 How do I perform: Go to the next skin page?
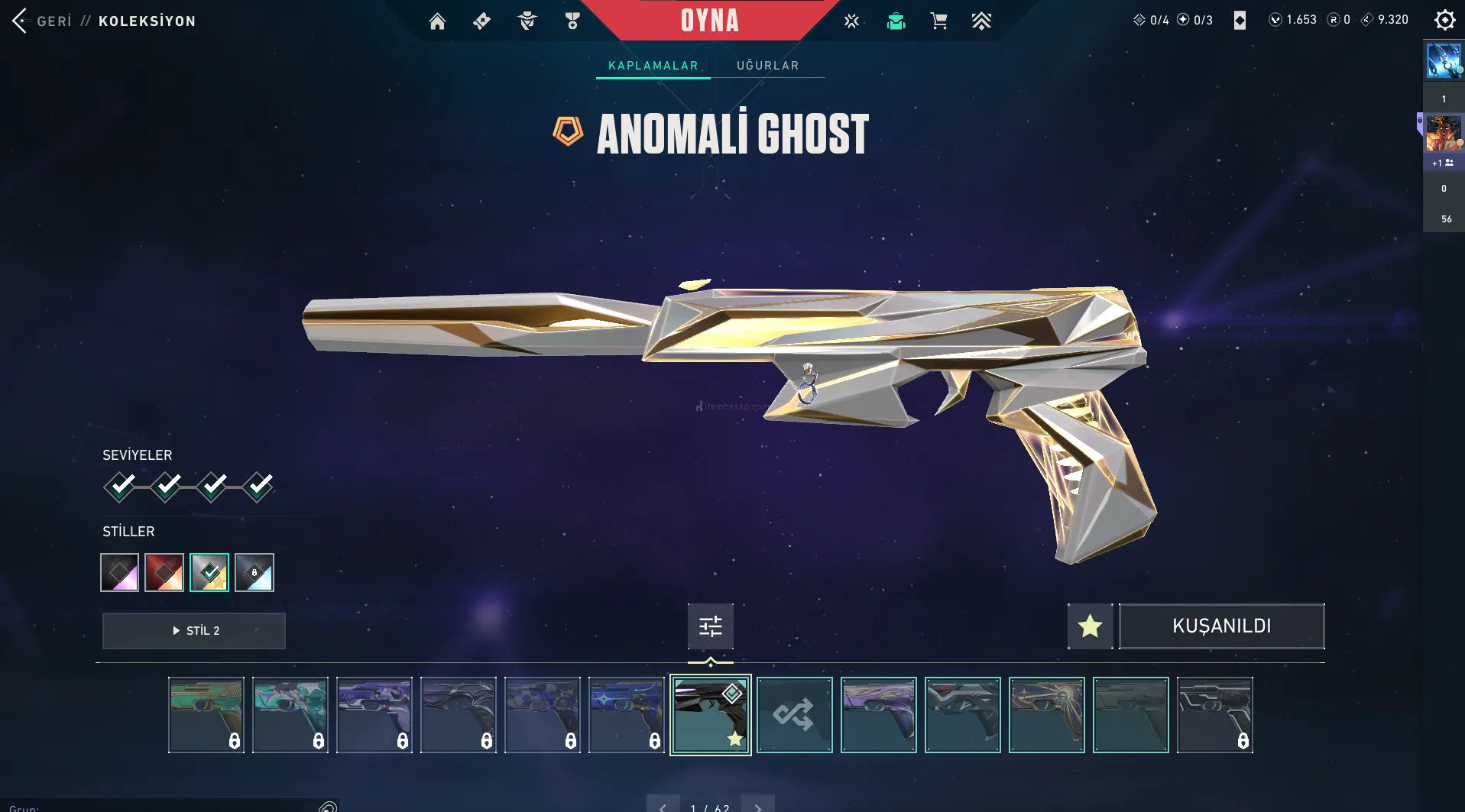point(757,807)
